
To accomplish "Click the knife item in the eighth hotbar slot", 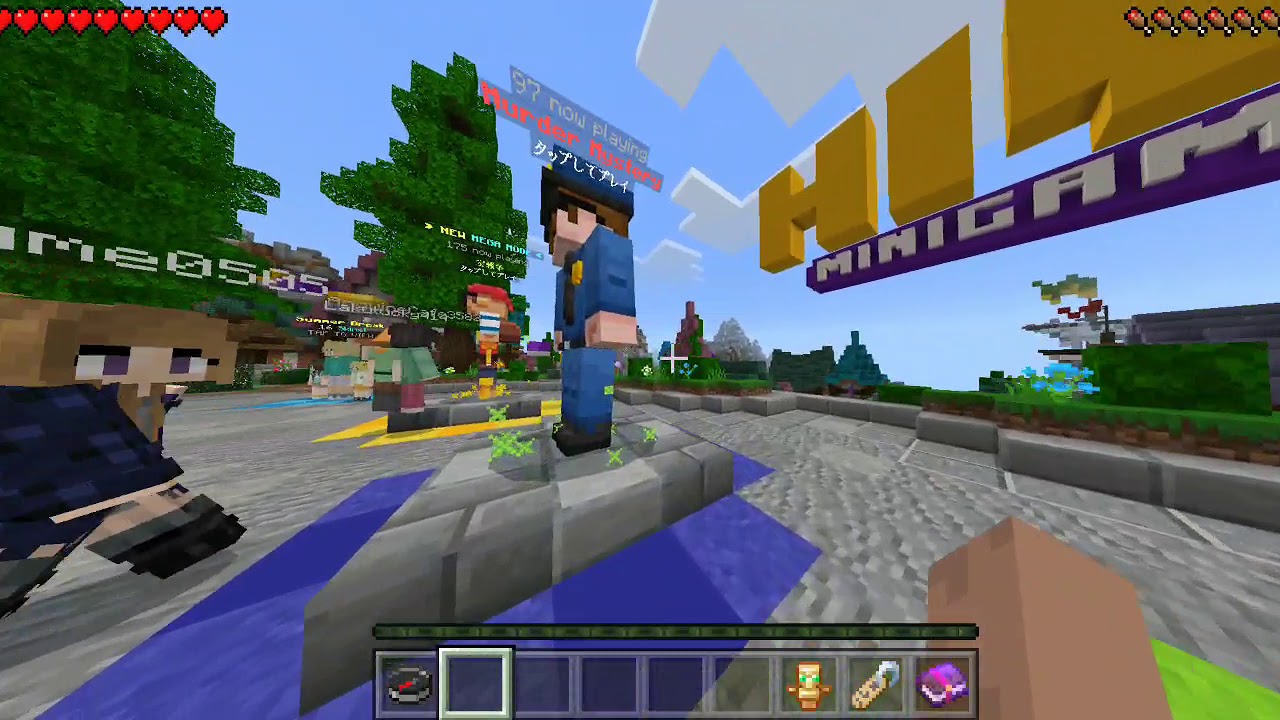I will click(876, 680).
